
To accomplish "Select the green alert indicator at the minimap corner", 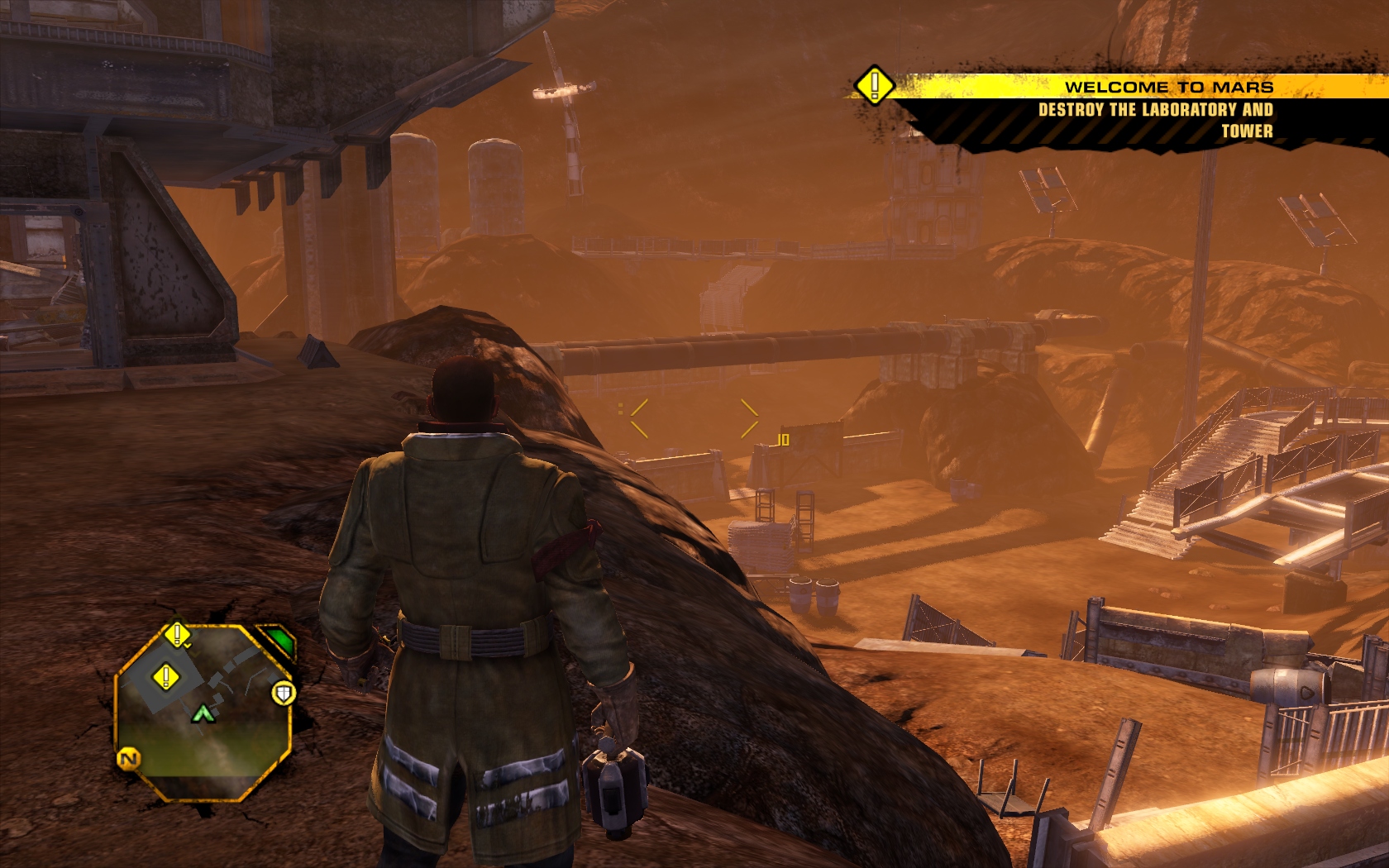I will (x=281, y=641).
